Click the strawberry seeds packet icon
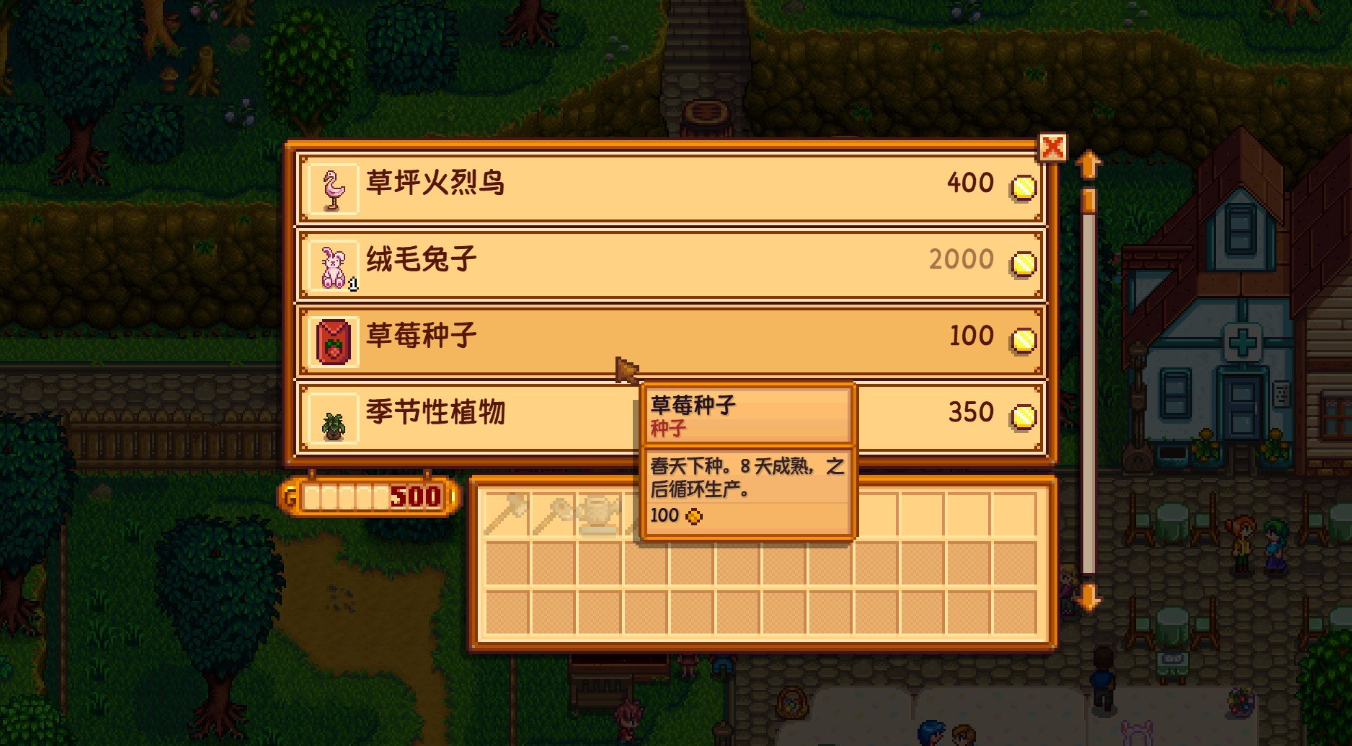This screenshot has height=746, width=1352. tap(333, 339)
